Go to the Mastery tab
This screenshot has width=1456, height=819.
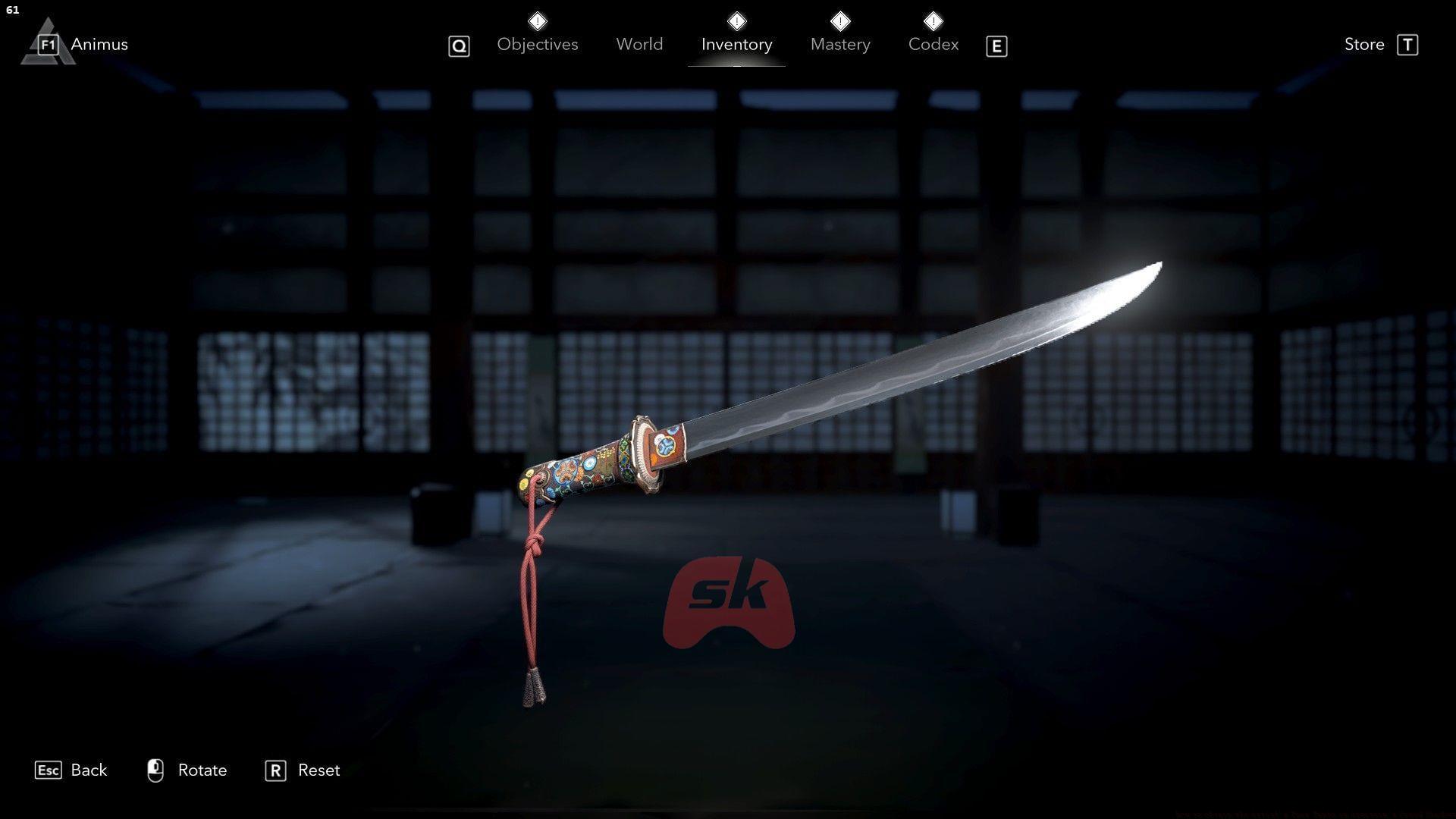[840, 44]
